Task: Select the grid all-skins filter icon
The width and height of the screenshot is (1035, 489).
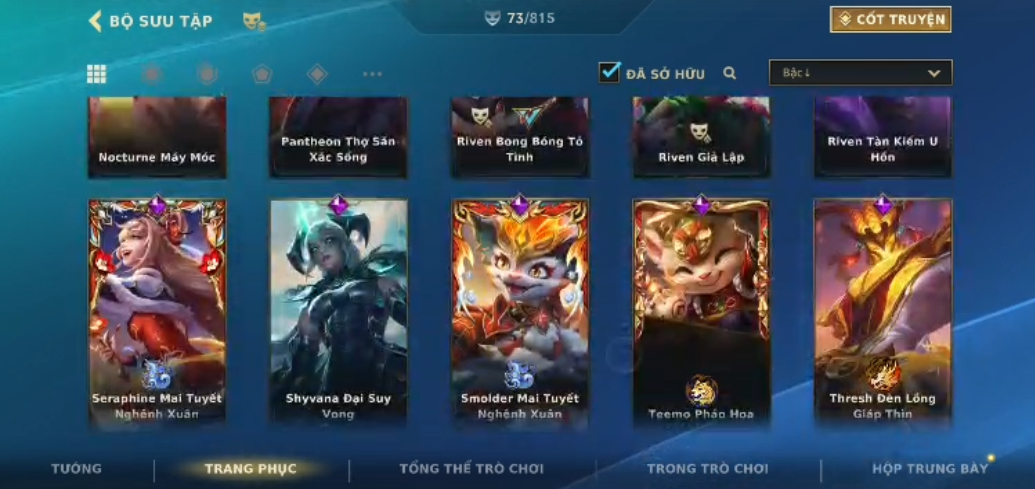Action: click(96, 74)
